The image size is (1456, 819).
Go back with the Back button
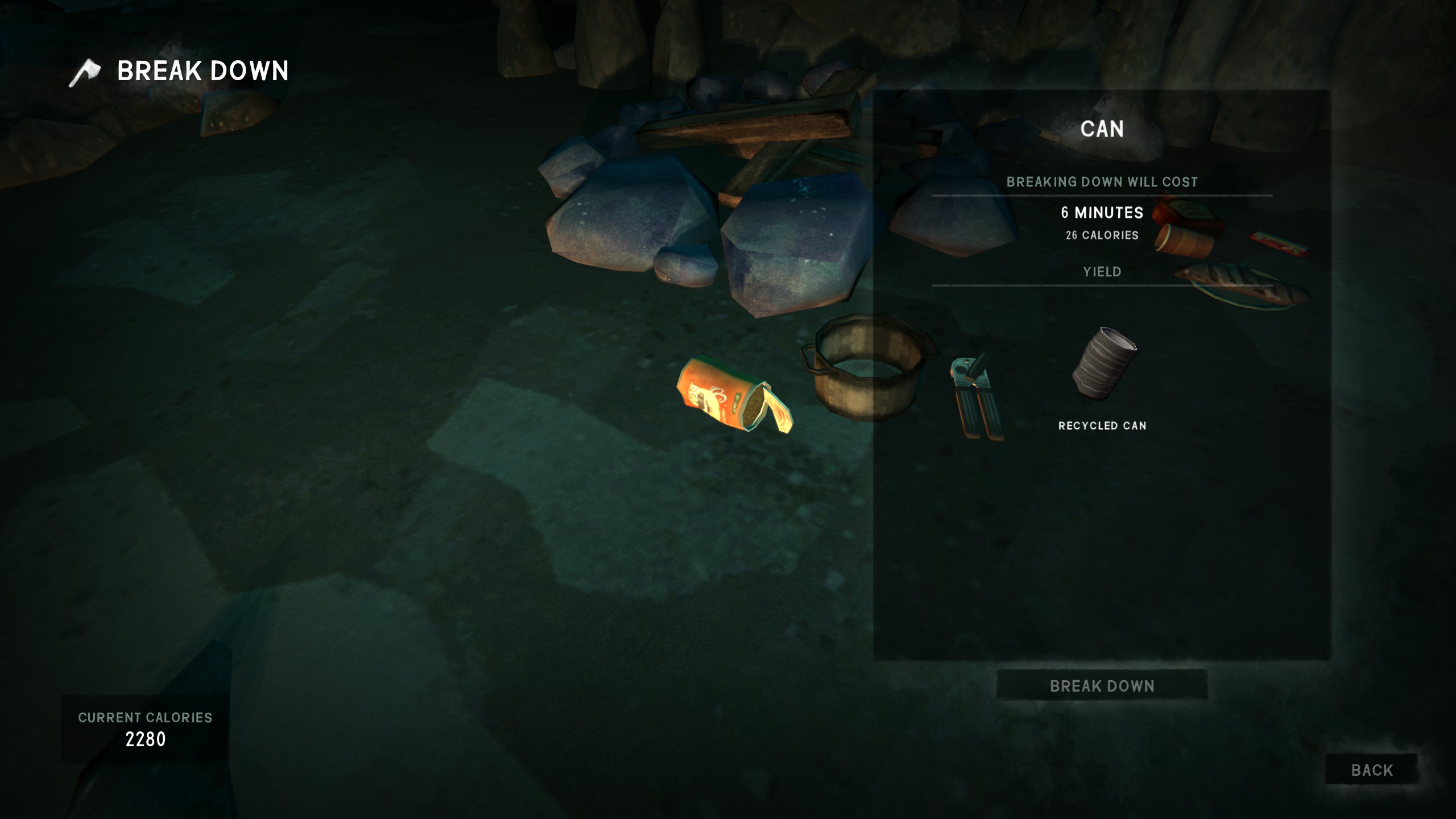[x=1371, y=770]
